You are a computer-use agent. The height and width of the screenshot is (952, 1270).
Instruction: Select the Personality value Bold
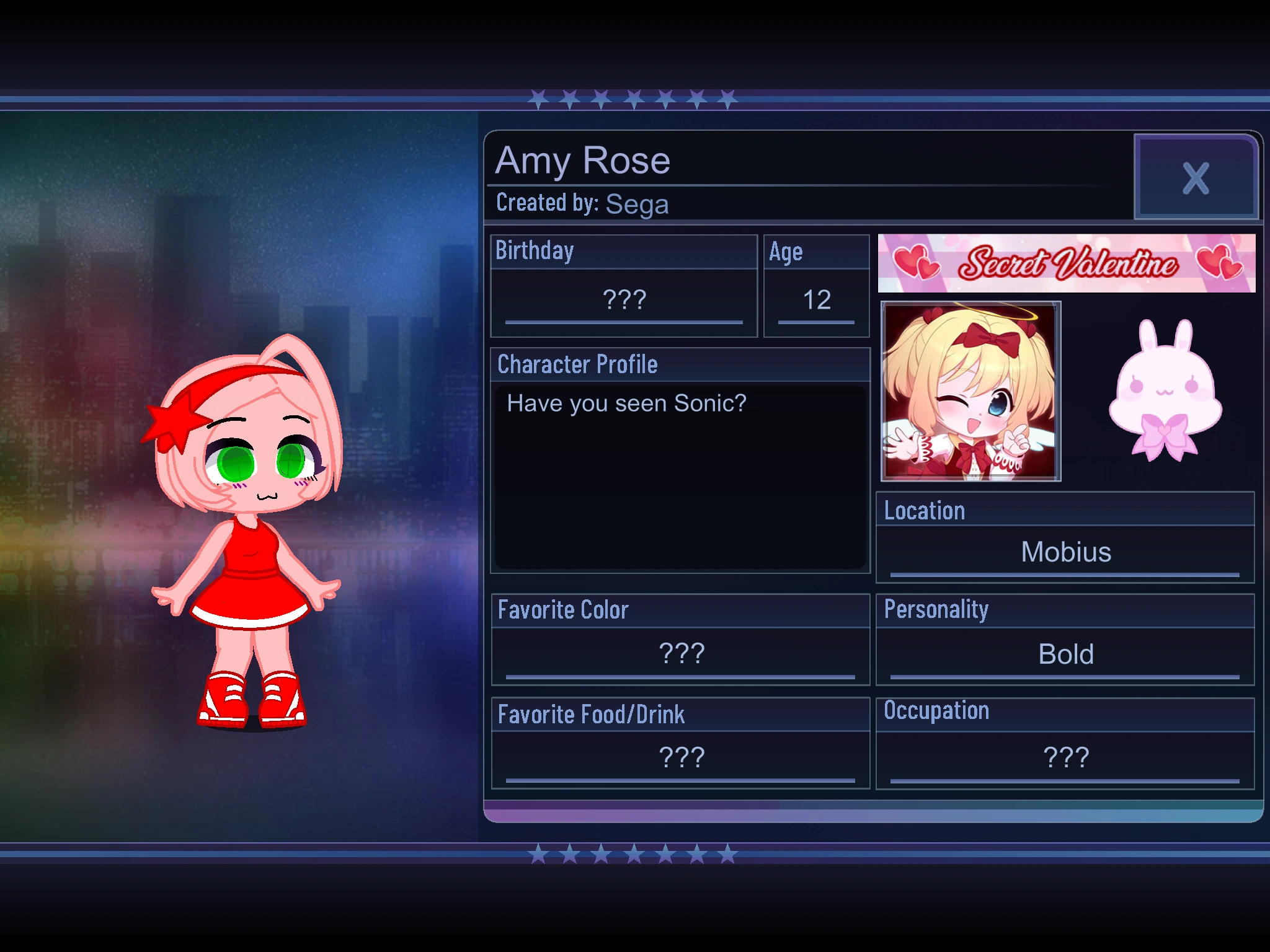point(1067,653)
